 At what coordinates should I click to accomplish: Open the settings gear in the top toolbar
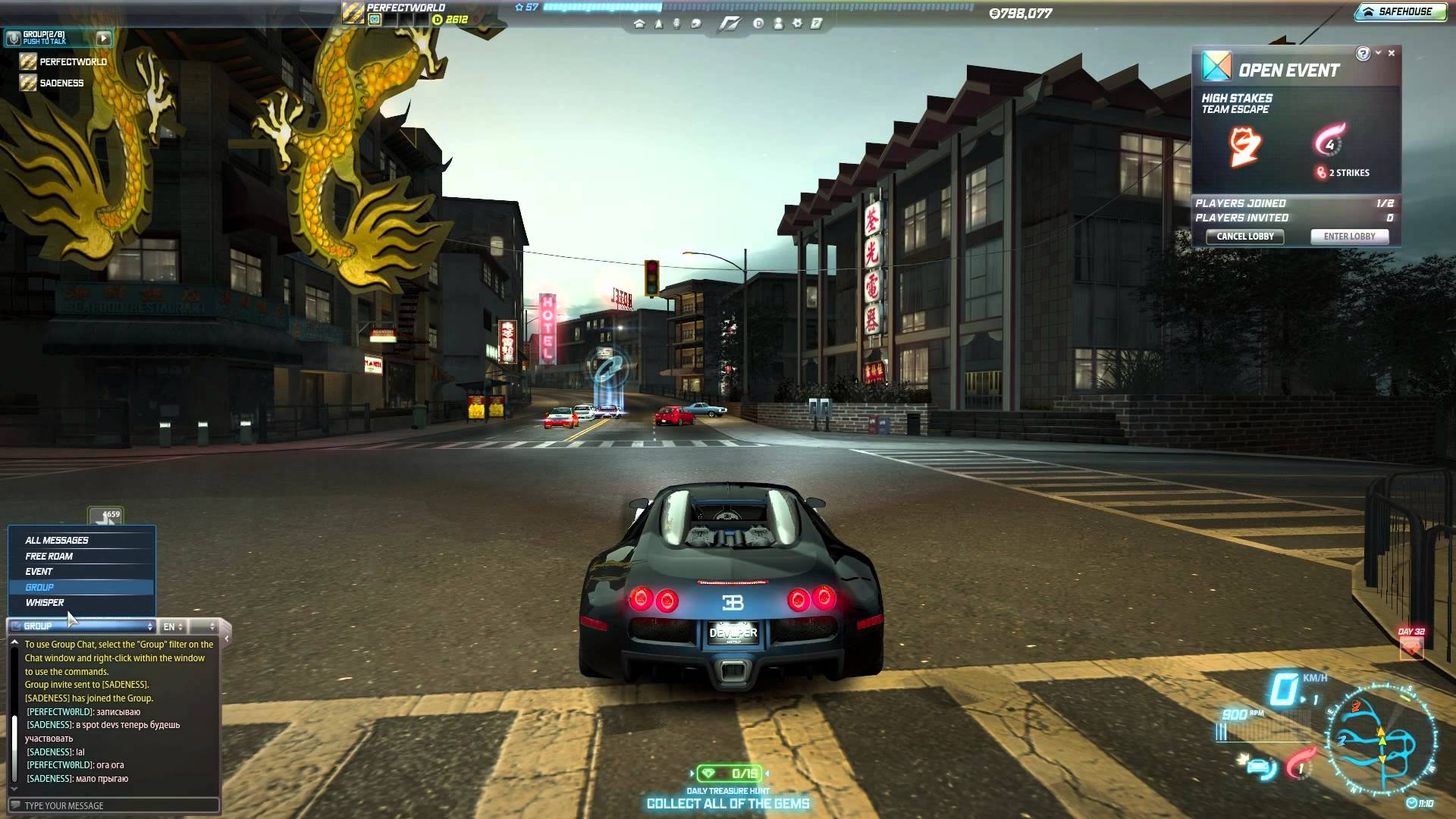pyautogui.click(x=797, y=24)
